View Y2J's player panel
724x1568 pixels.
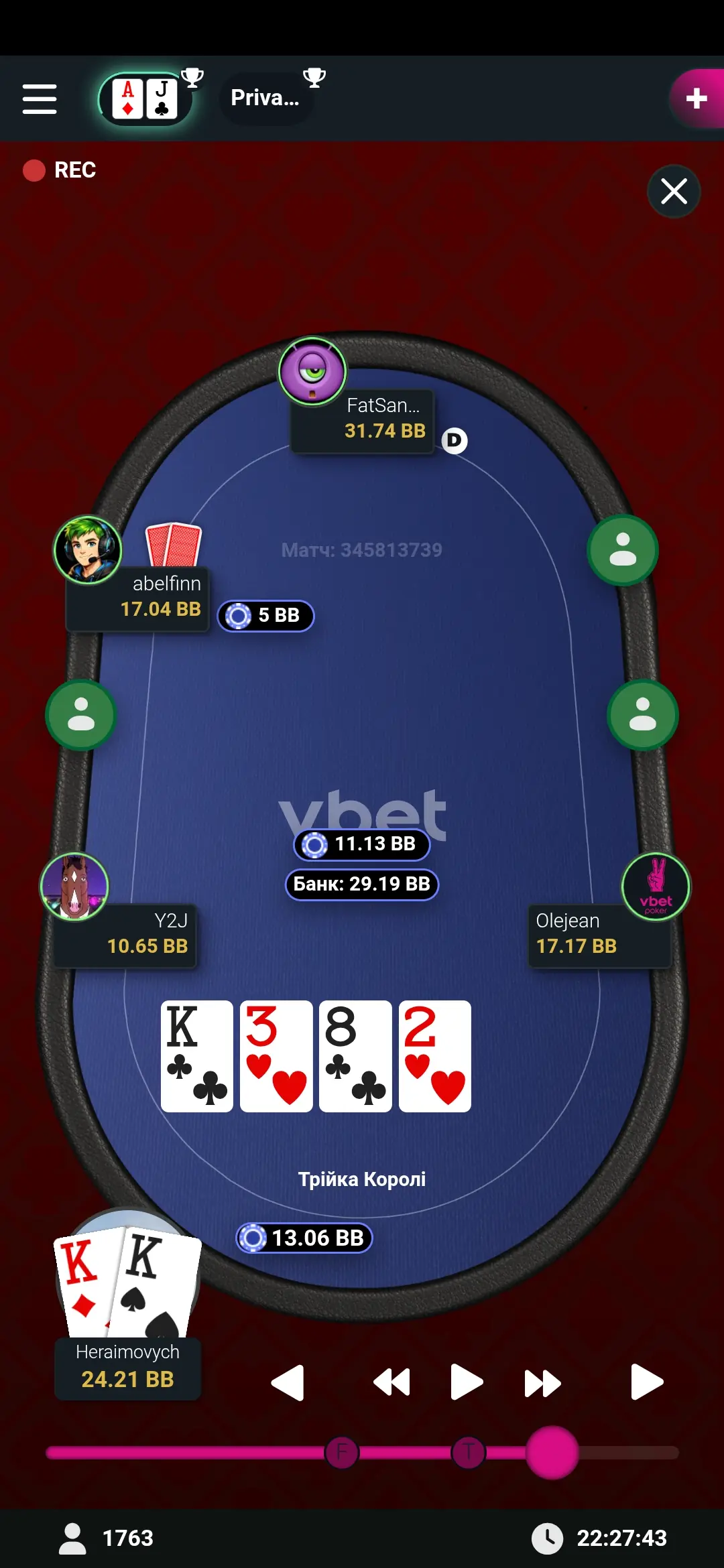point(125,934)
